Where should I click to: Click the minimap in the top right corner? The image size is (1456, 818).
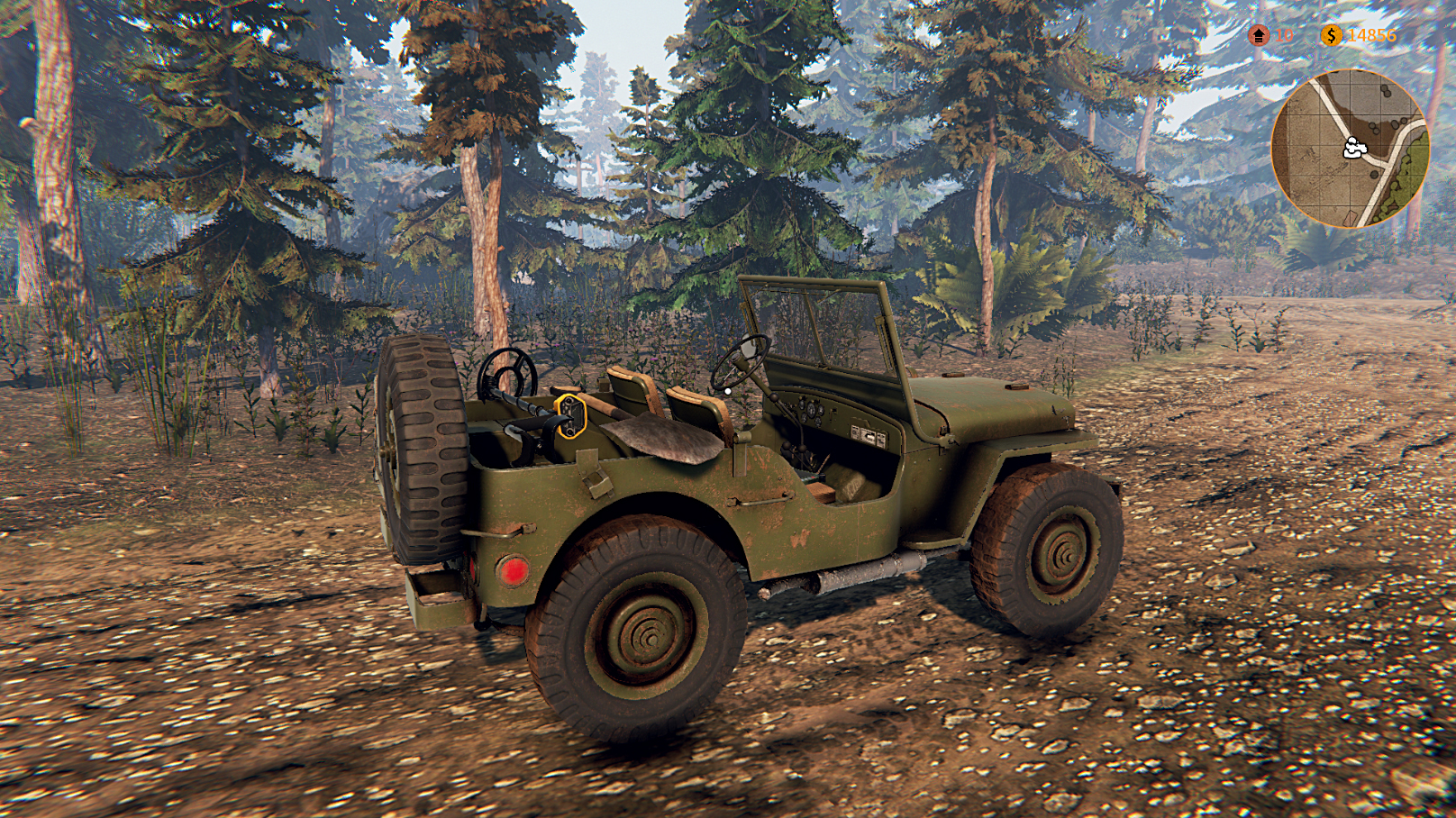[1351, 146]
